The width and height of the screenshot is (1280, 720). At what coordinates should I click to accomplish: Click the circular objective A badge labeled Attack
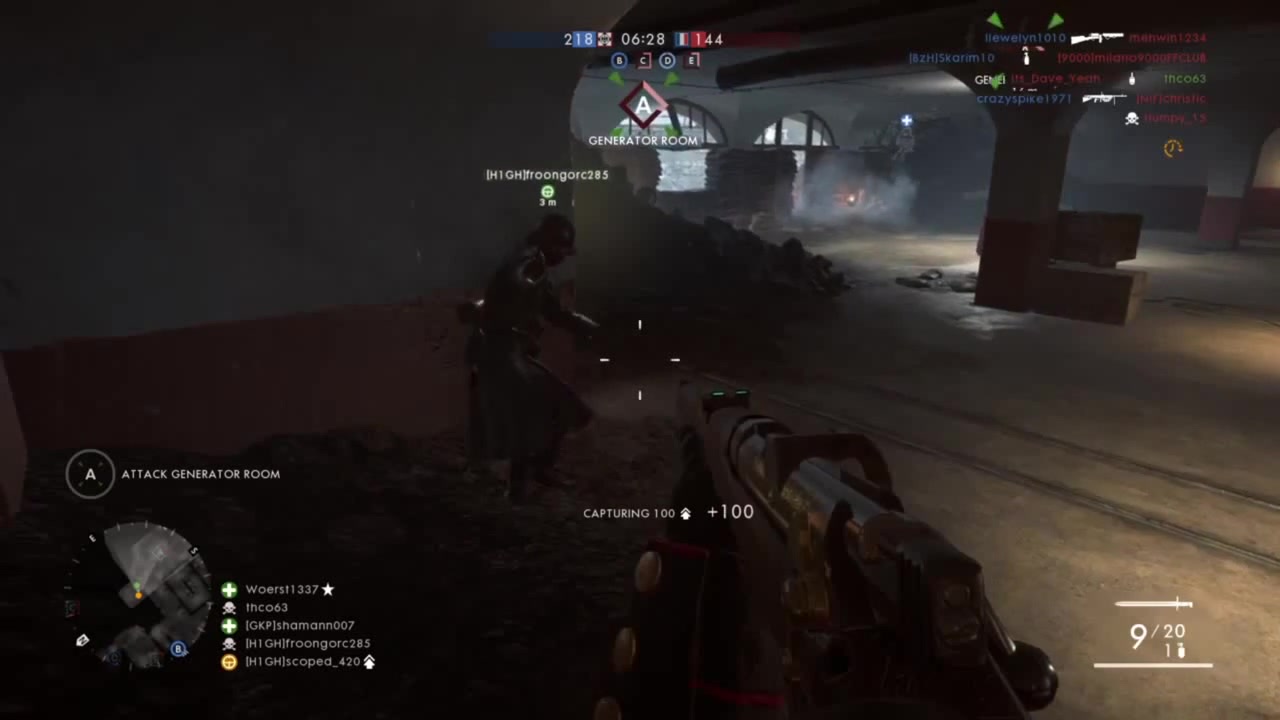[x=90, y=473]
